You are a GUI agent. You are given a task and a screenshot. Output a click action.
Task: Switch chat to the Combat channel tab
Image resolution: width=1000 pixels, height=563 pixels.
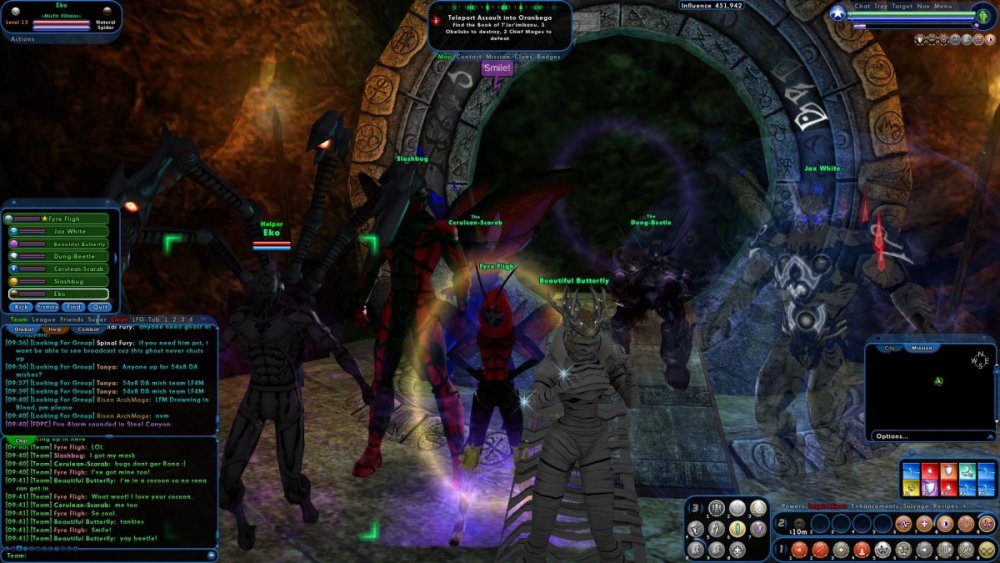click(x=89, y=329)
